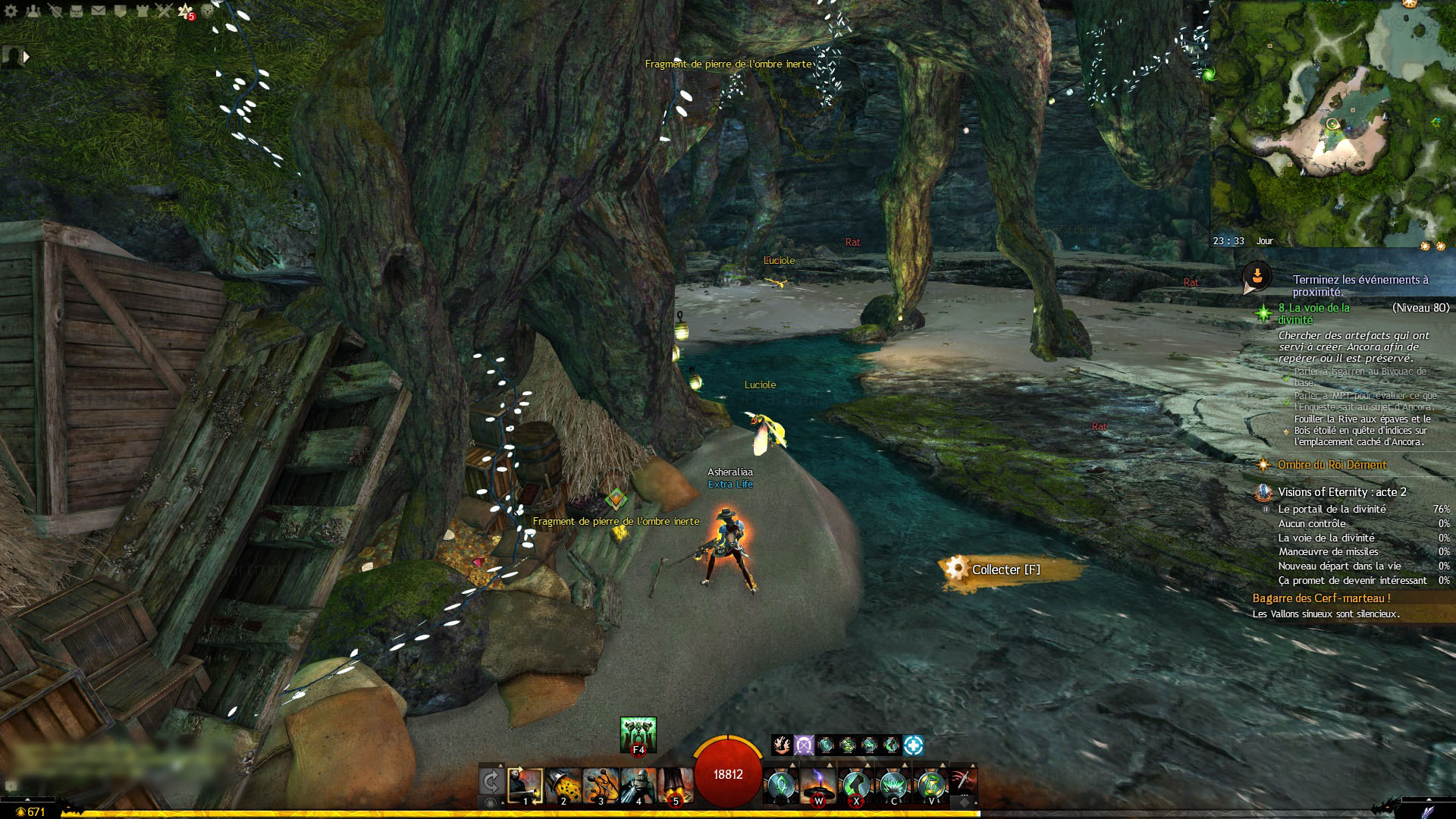Open the lion head trading post icon
The width and height of the screenshot is (1456, 819).
[208, 11]
